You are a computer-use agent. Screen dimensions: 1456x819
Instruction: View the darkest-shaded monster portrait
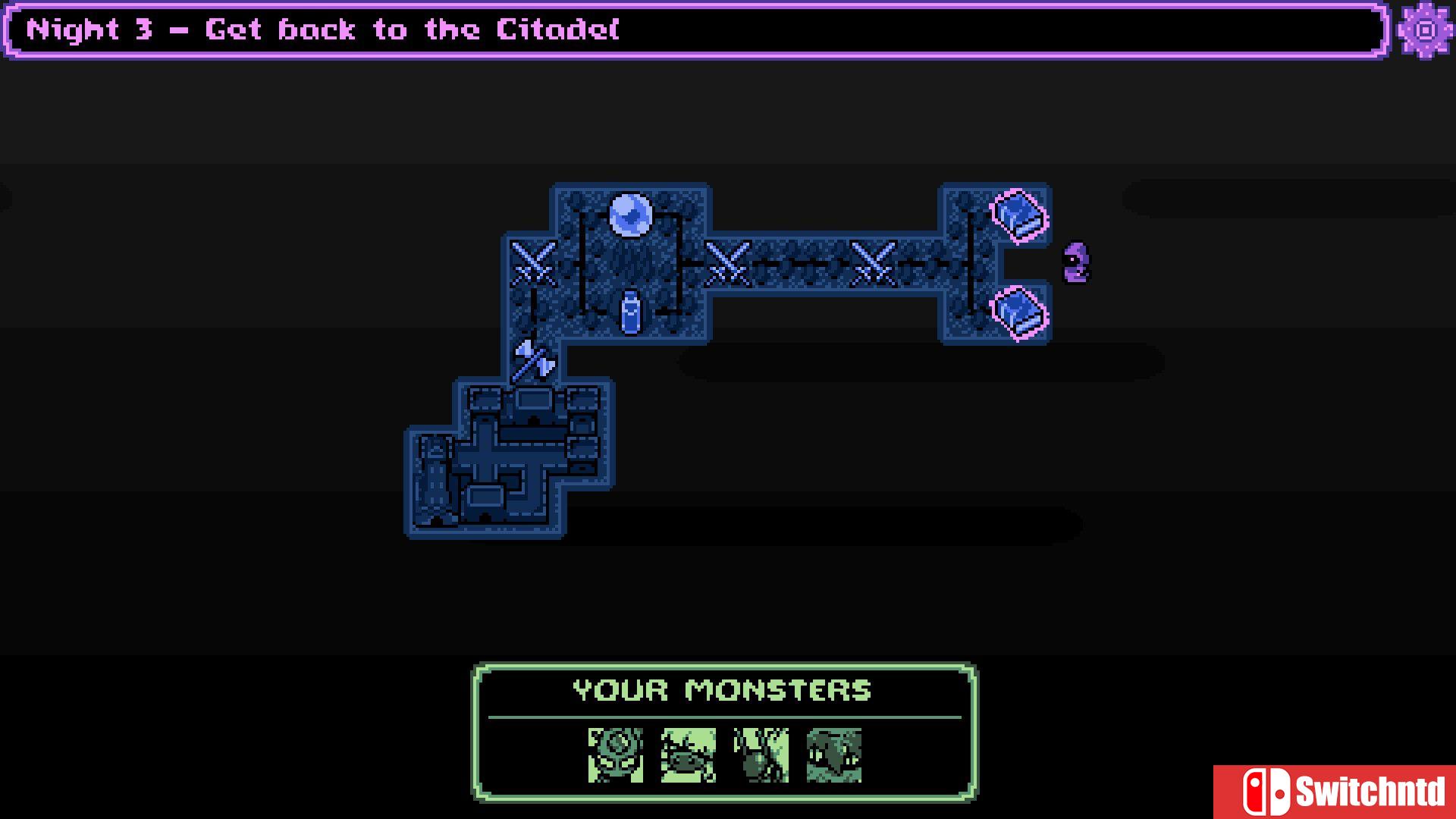[834, 755]
